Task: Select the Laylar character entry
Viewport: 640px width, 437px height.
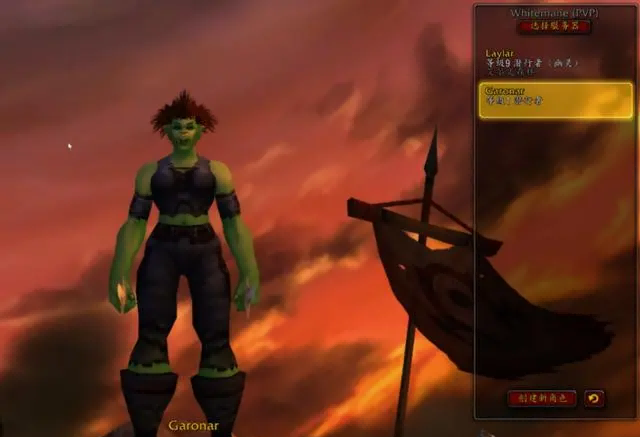Action: tap(554, 62)
